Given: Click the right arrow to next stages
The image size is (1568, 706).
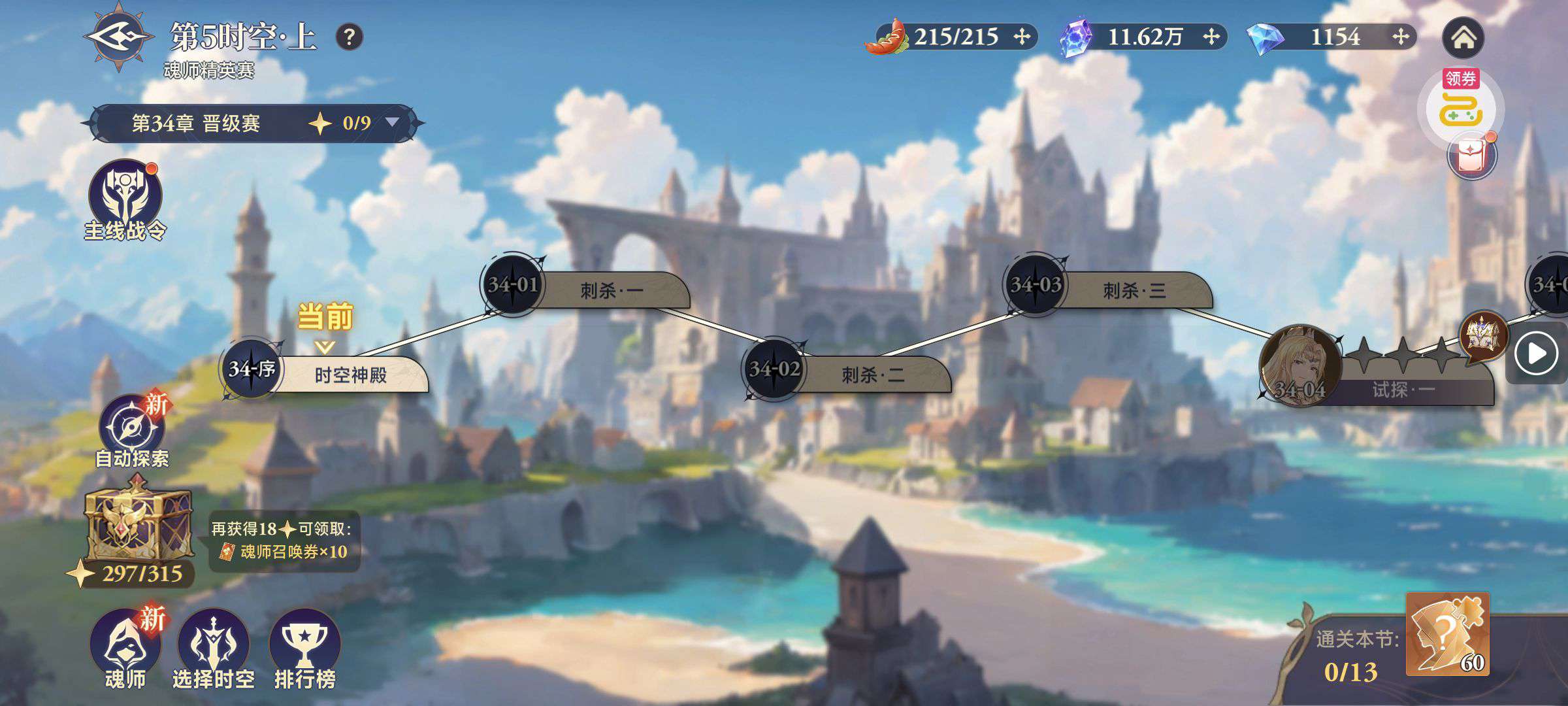Looking at the screenshot, I should [1536, 354].
